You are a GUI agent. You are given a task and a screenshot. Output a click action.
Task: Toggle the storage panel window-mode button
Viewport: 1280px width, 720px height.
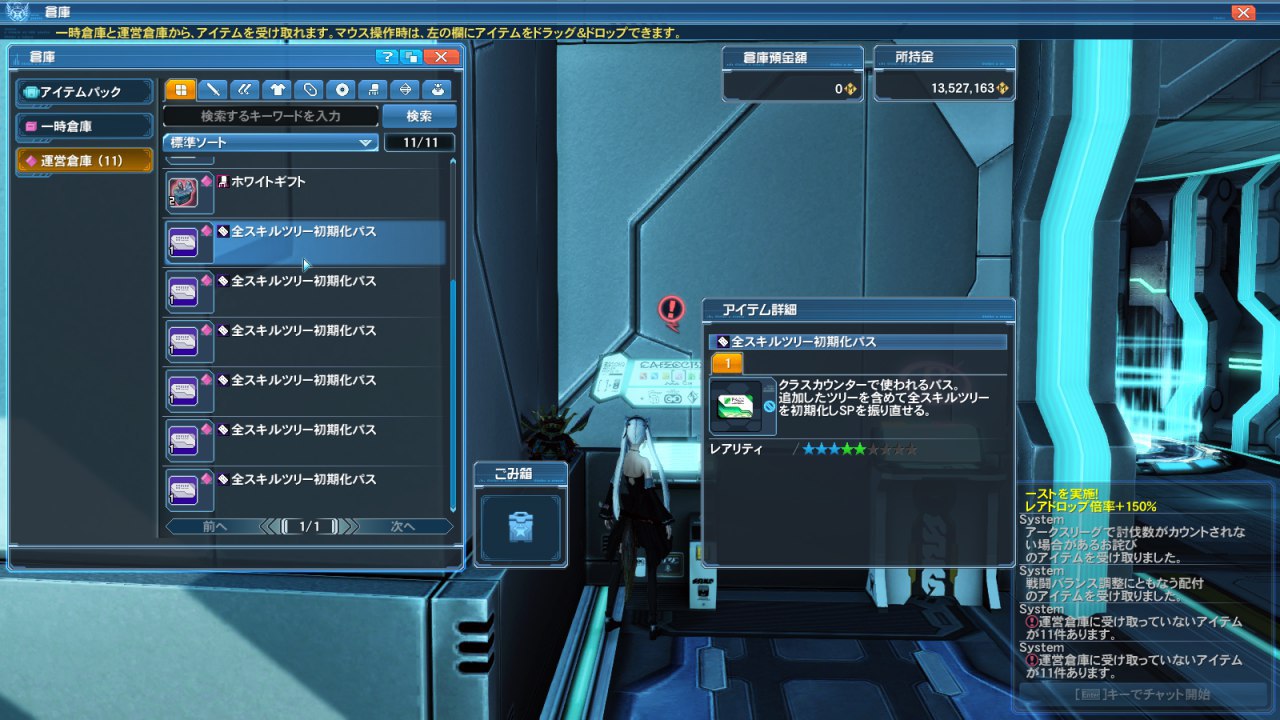click(411, 57)
